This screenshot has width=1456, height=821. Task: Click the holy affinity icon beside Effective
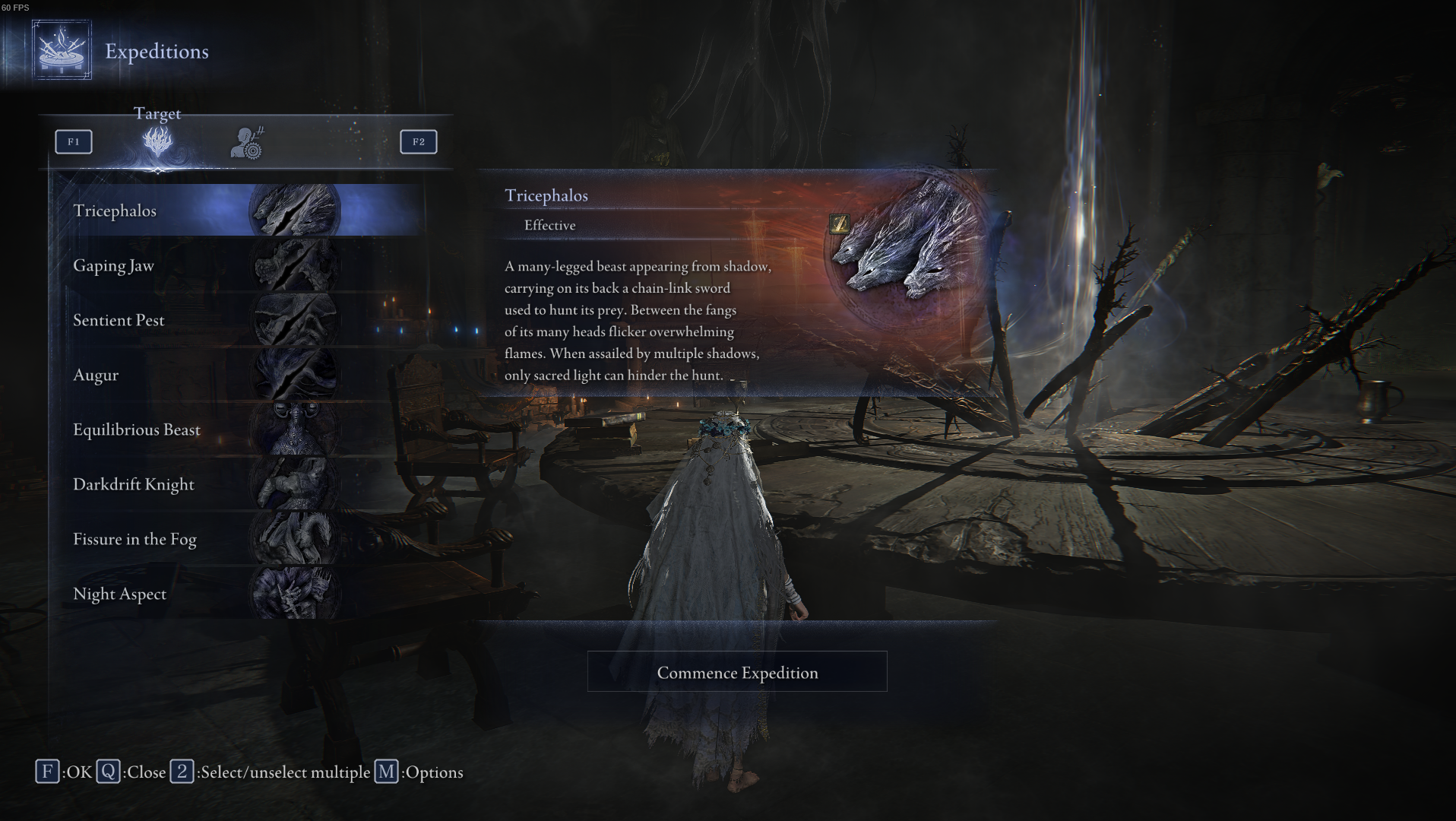839,223
